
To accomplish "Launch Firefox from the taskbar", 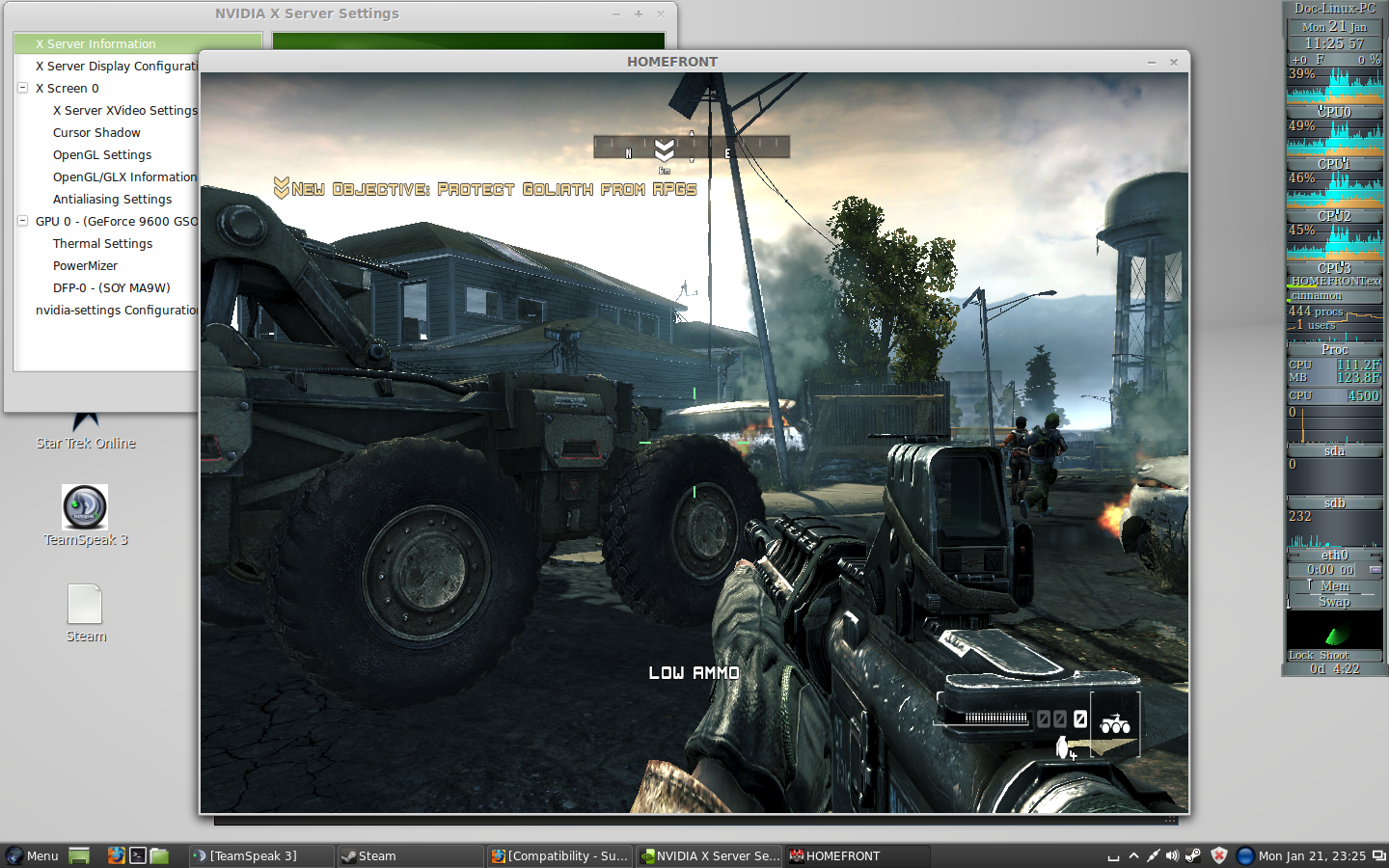I will point(117,855).
